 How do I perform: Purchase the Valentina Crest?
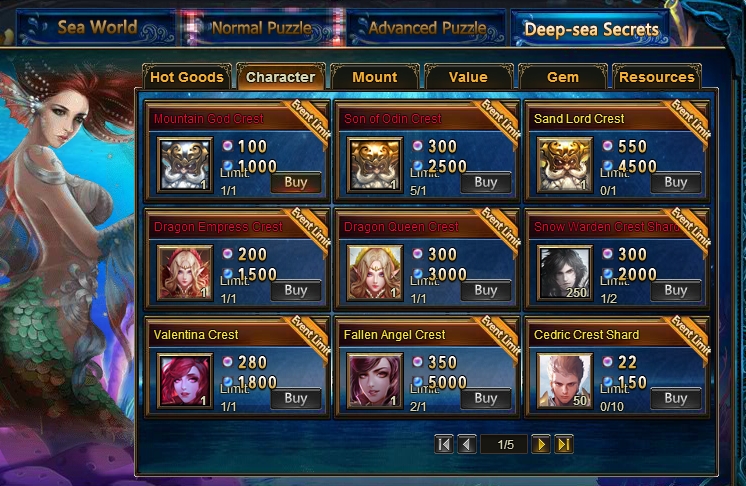point(296,398)
